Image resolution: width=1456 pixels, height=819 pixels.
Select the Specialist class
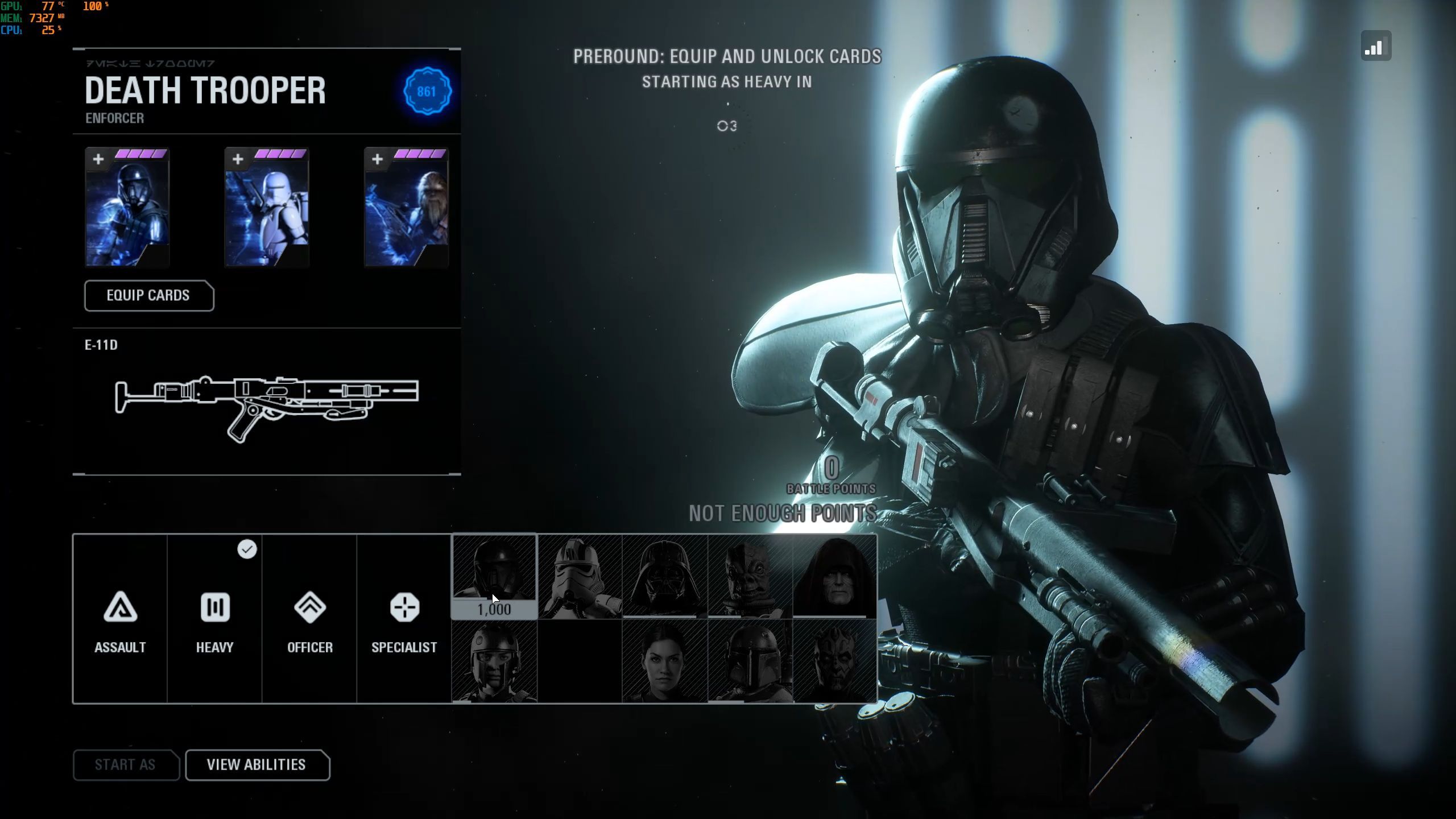coord(404,619)
